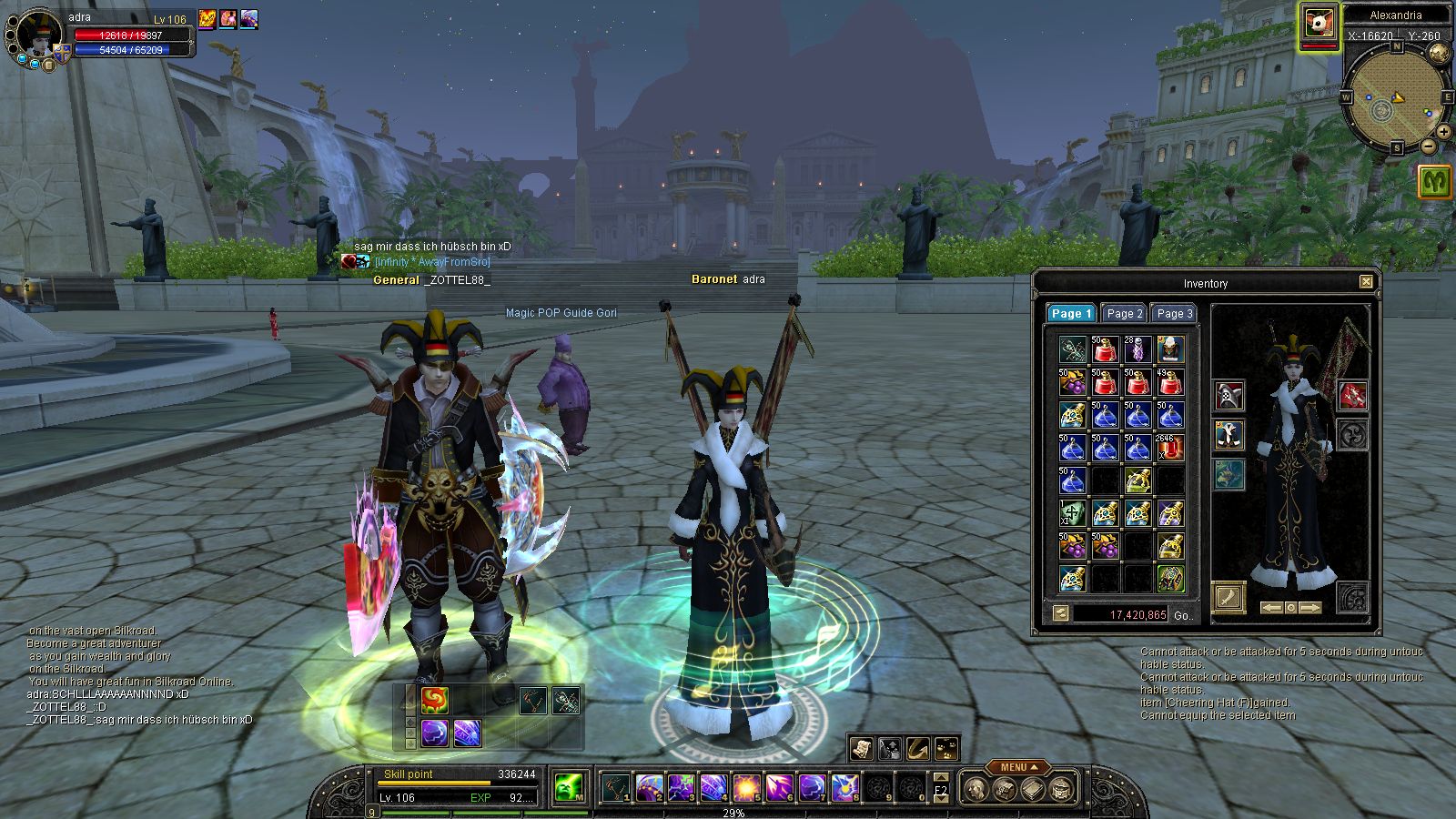Open the world map globe button

(1439, 53)
